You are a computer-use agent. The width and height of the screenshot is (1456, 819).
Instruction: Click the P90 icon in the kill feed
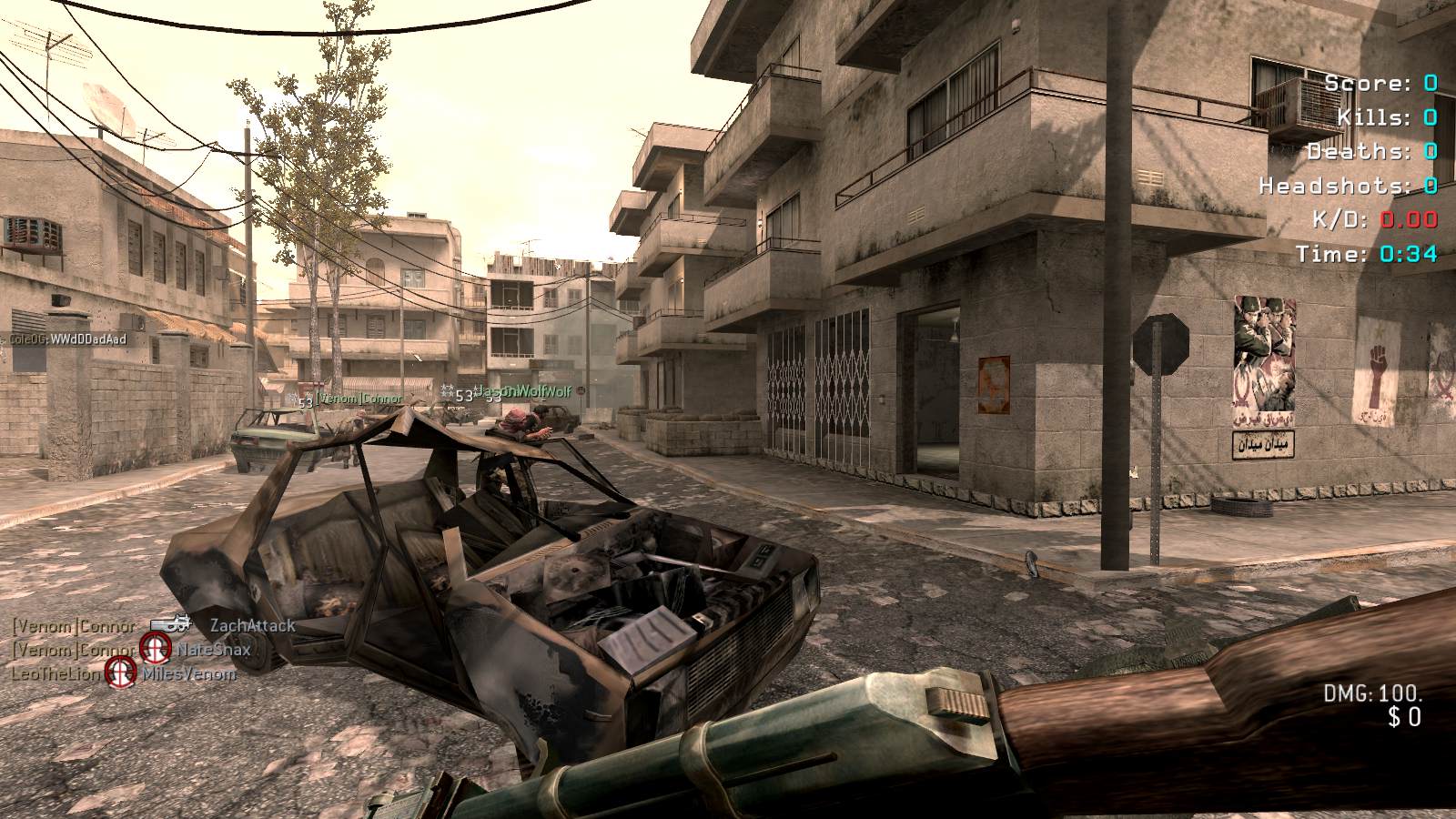[170, 624]
